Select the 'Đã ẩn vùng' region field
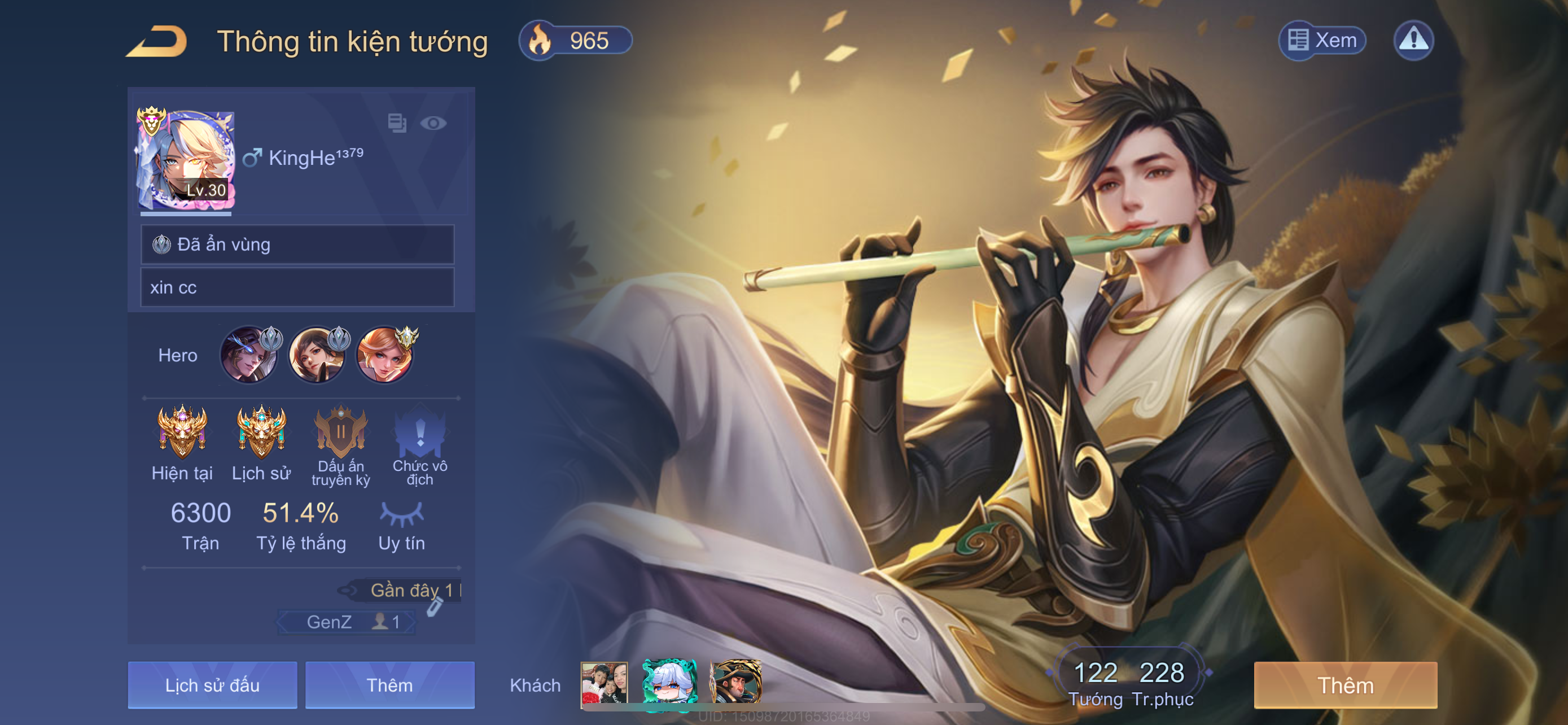 pyautogui.click(x=297, y=244)
